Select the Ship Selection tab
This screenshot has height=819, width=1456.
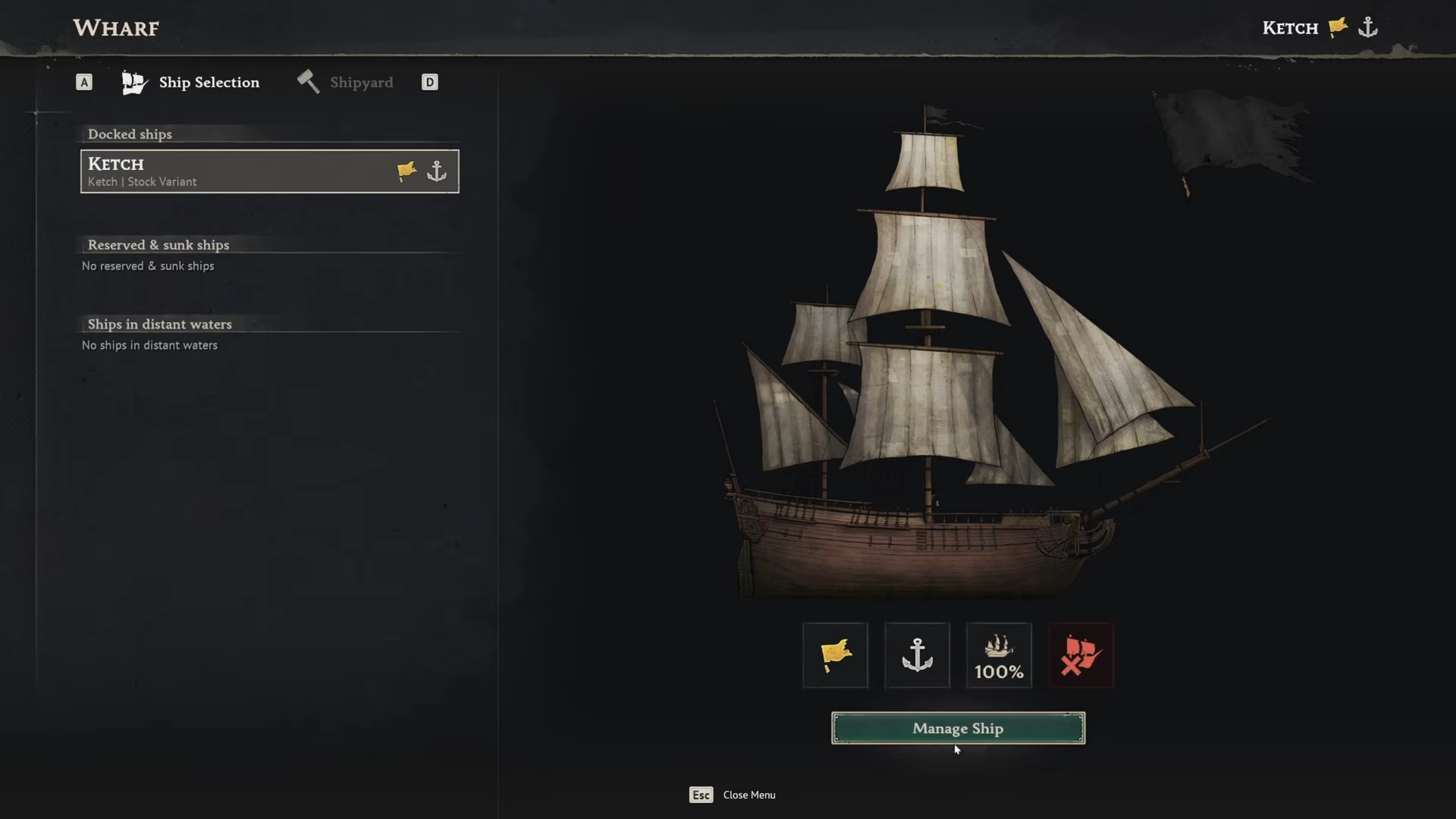click(191, 82)
